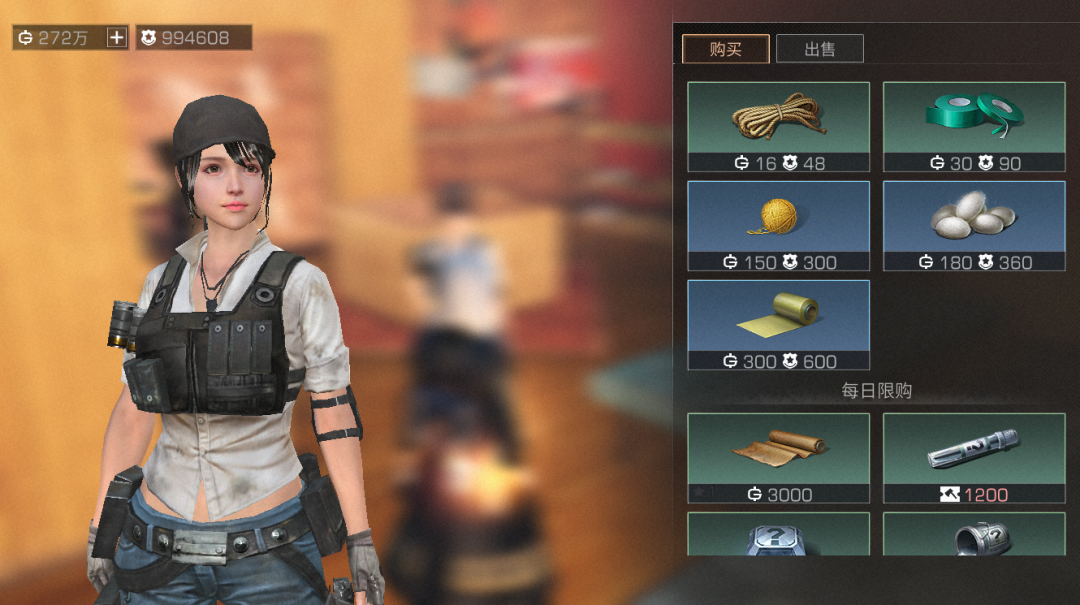The width and height of the screenshot is (1080, 605).
Task: Click the plus button beside gold balance
Action: click(117, 38)
